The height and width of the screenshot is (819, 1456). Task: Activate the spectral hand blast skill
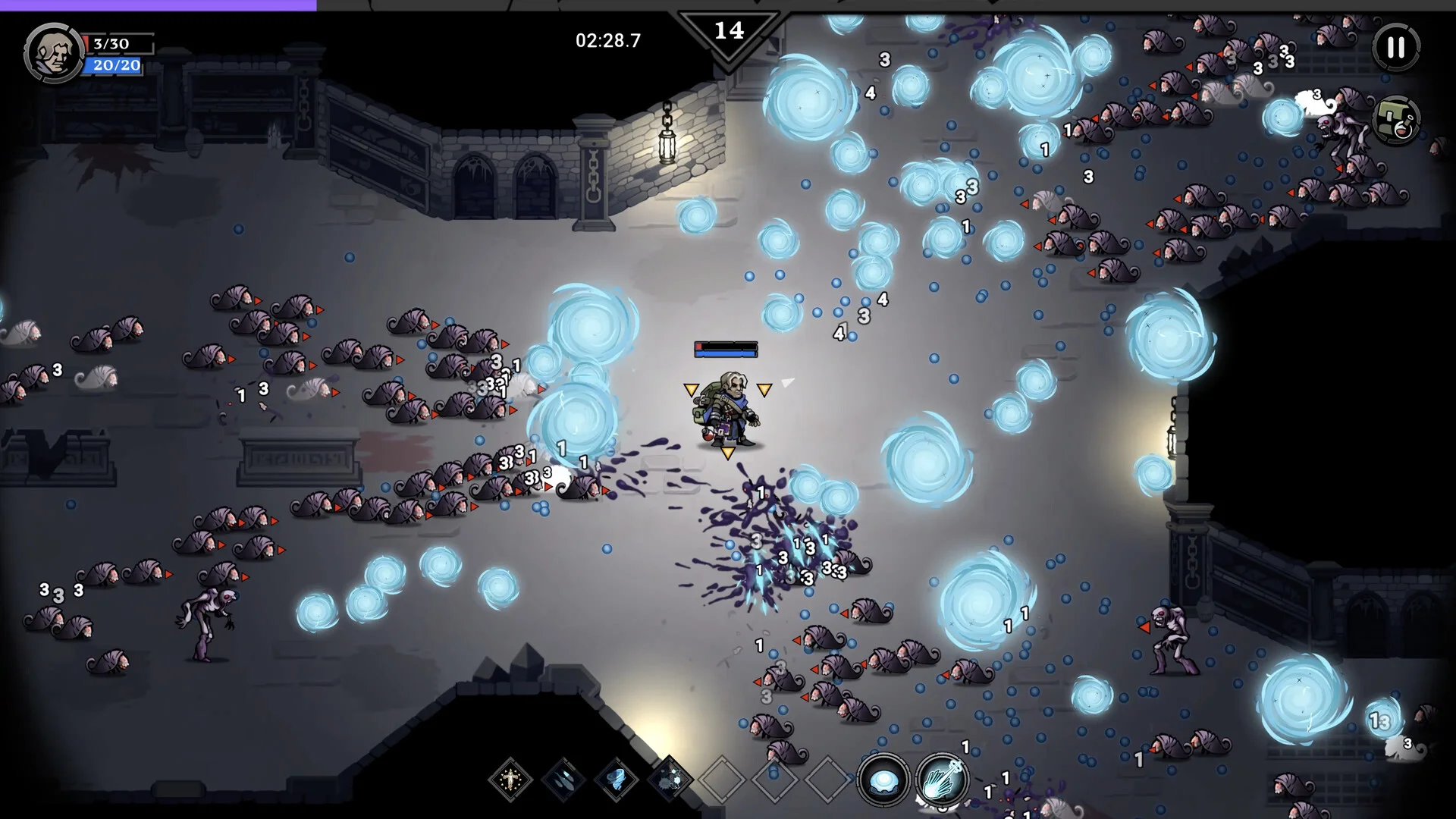[x=942, y=780]
